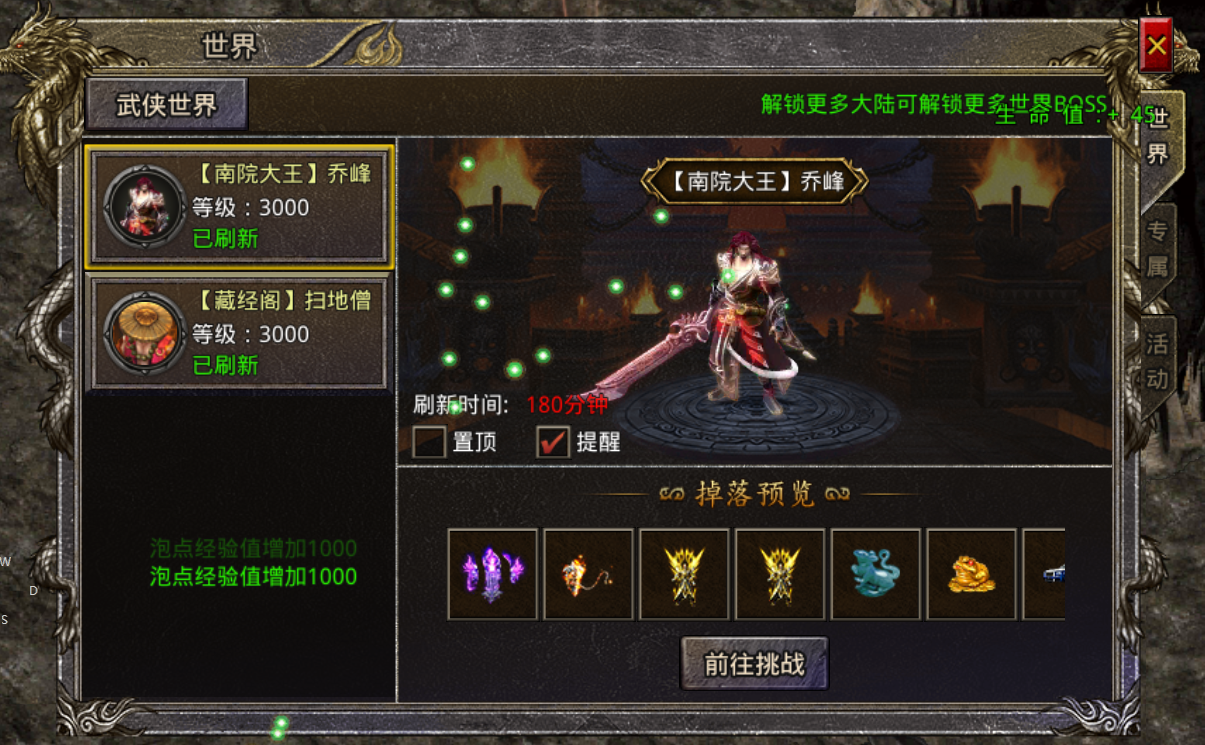Image resolution: width=1205 pixels, height=745 pixels.
Task: Close the world boss window
Action: point(1156,45)
